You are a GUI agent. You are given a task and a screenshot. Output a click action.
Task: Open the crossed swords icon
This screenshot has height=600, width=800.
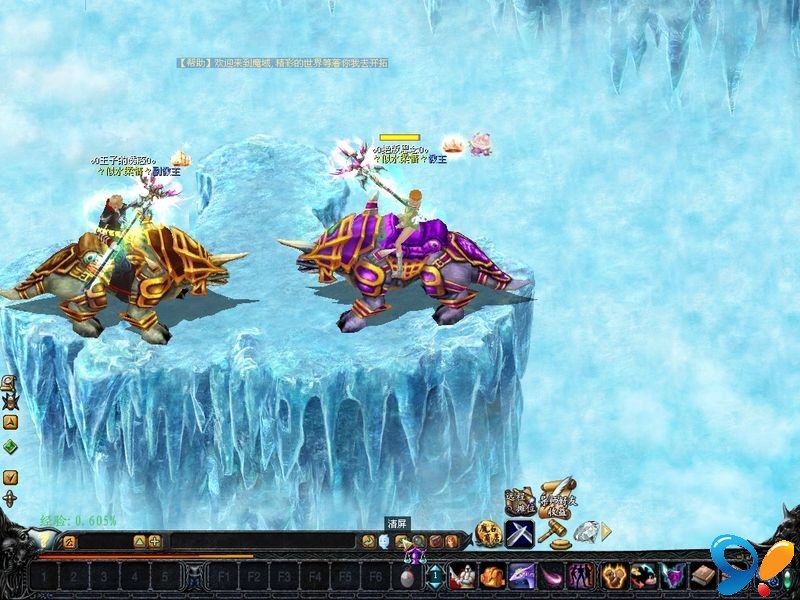tap(518, 534)
